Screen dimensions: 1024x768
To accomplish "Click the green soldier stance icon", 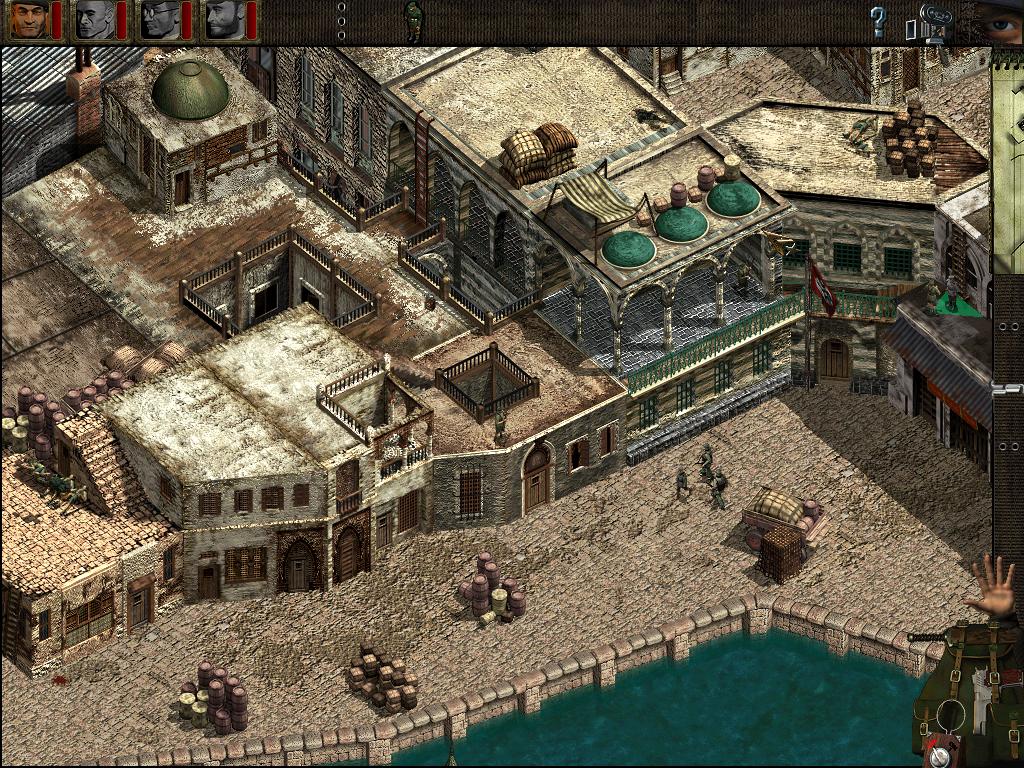I will coord(413,21).
